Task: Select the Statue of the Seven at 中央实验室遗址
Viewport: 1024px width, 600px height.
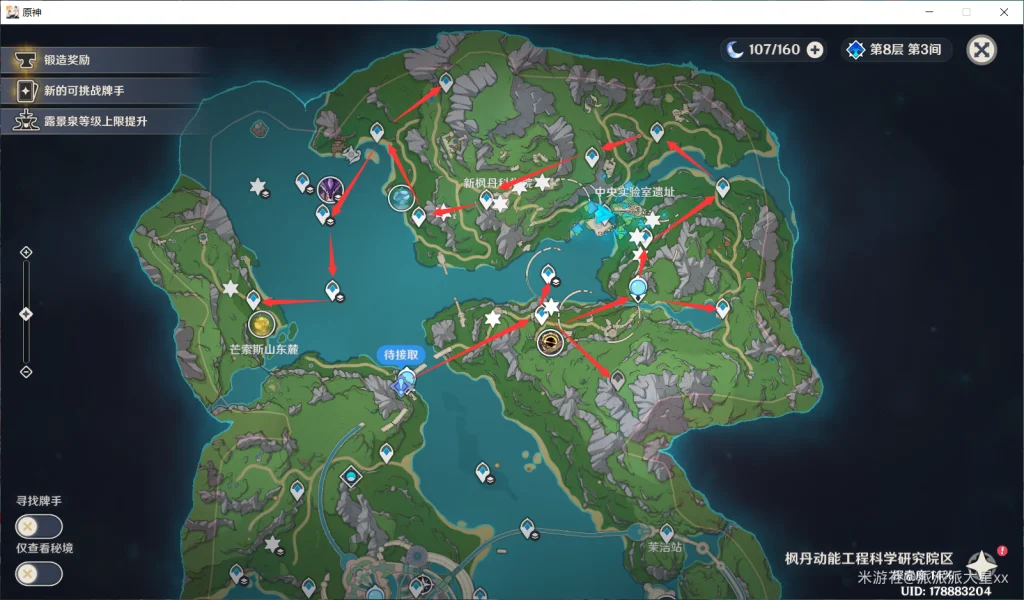Action: tap(602, 214)
